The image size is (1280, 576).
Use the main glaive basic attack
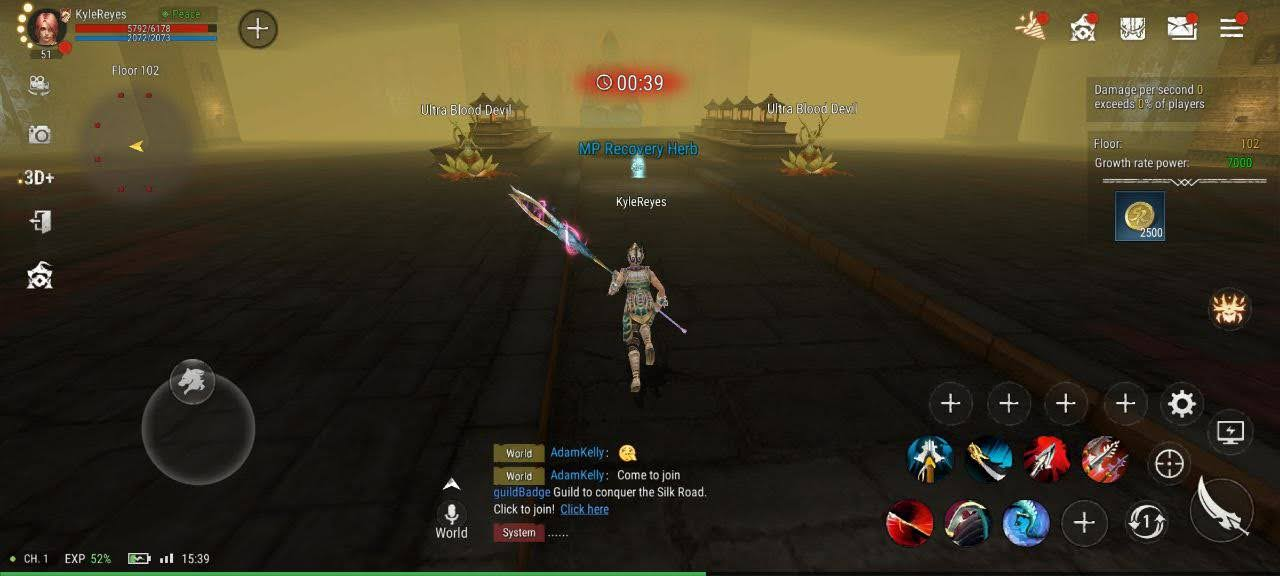1222,509
